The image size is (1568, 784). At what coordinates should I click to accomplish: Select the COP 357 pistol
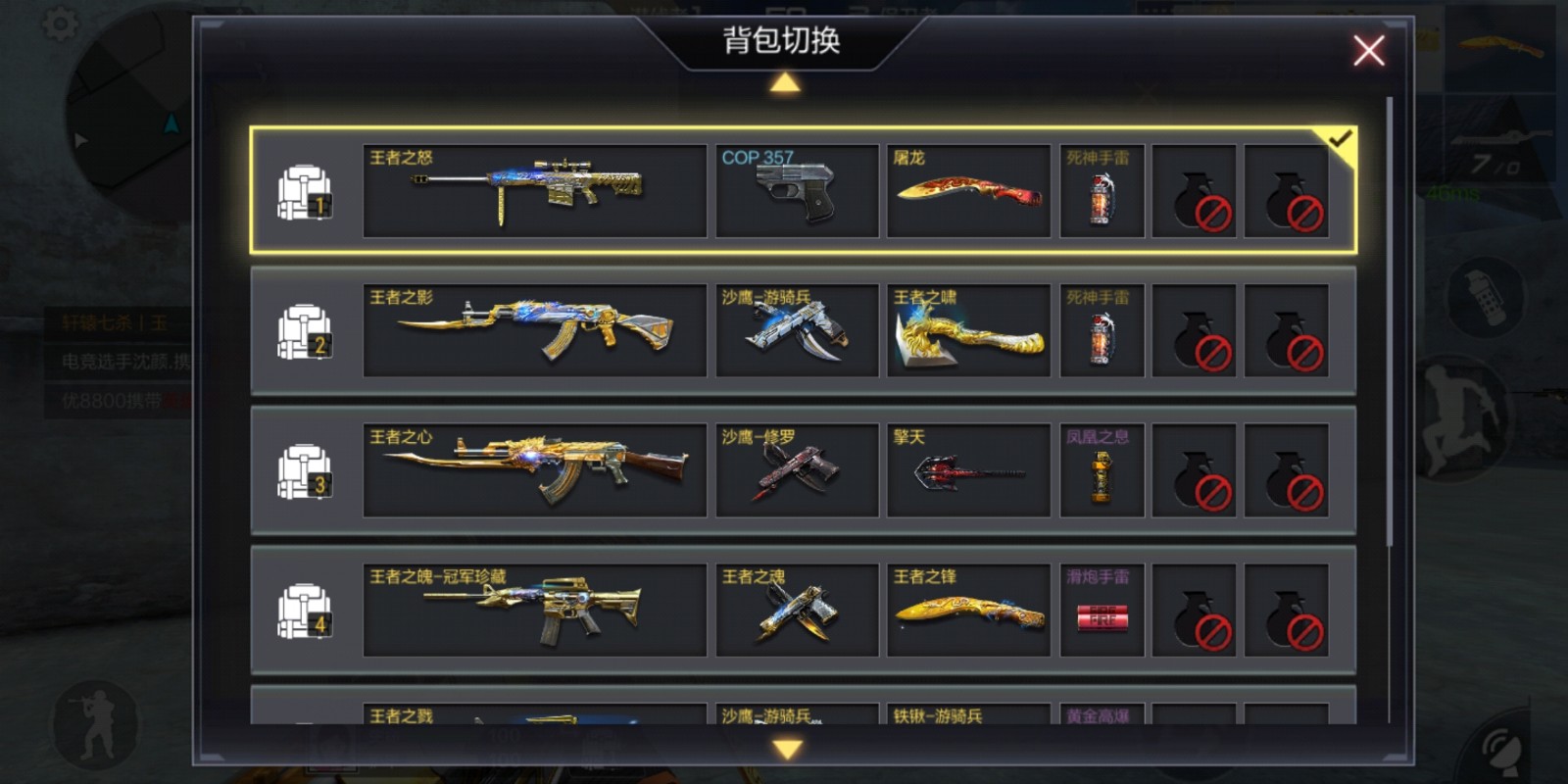click(x=796, y=191)
